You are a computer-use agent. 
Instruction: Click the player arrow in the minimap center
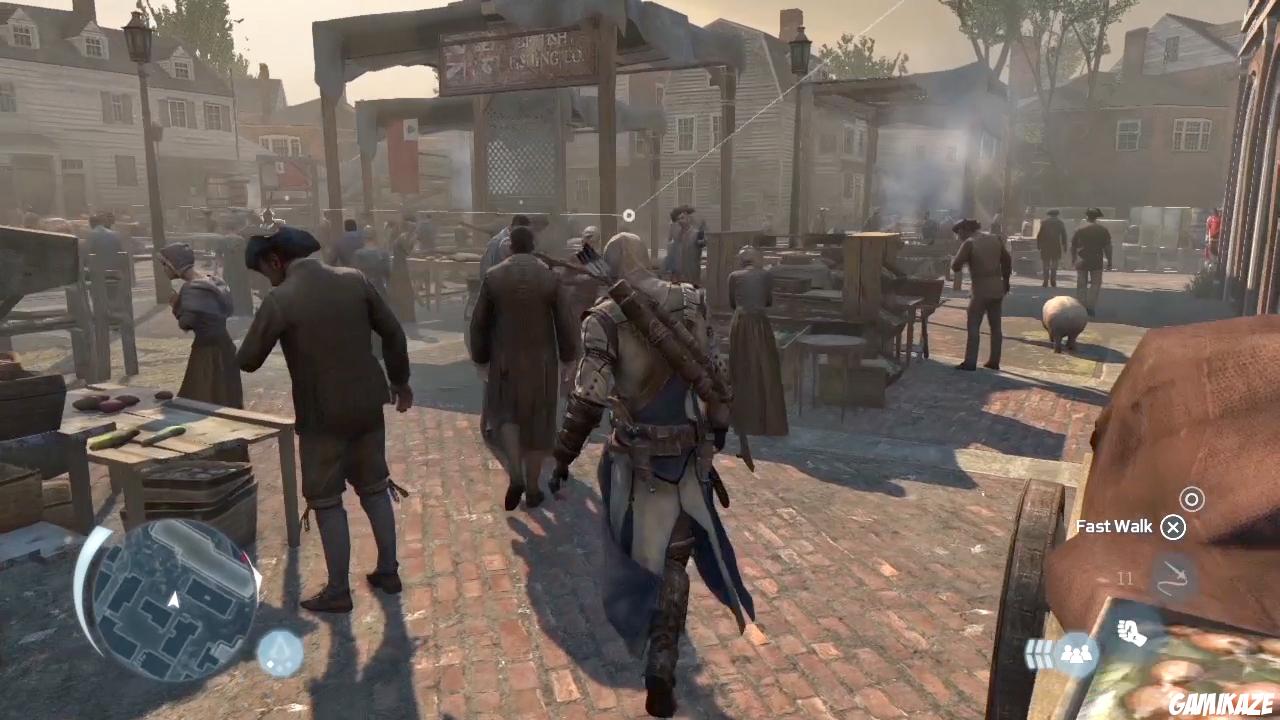pyautogui.click(x=172, y=600)
